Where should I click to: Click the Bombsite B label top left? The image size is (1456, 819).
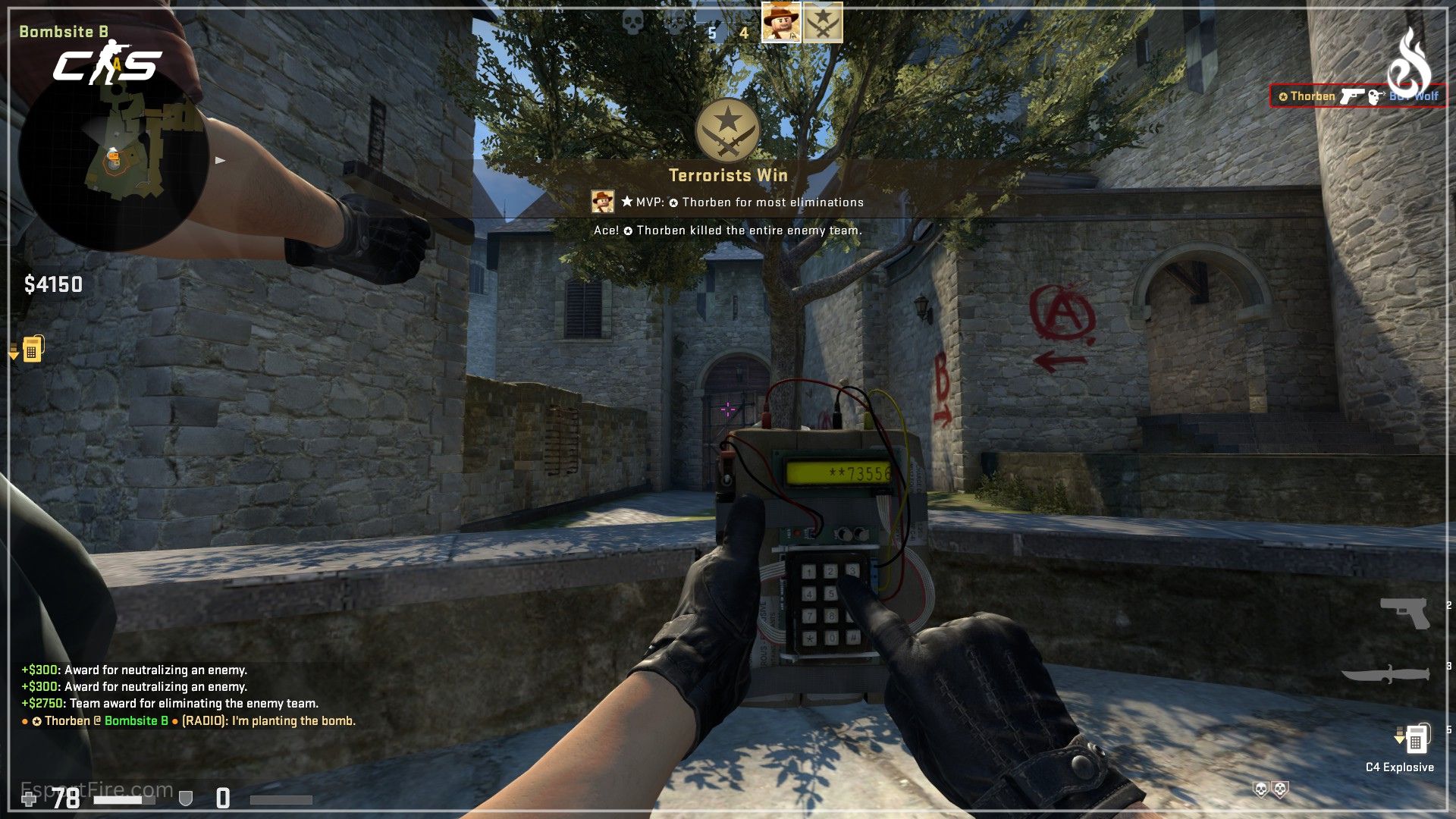point(65,32)
